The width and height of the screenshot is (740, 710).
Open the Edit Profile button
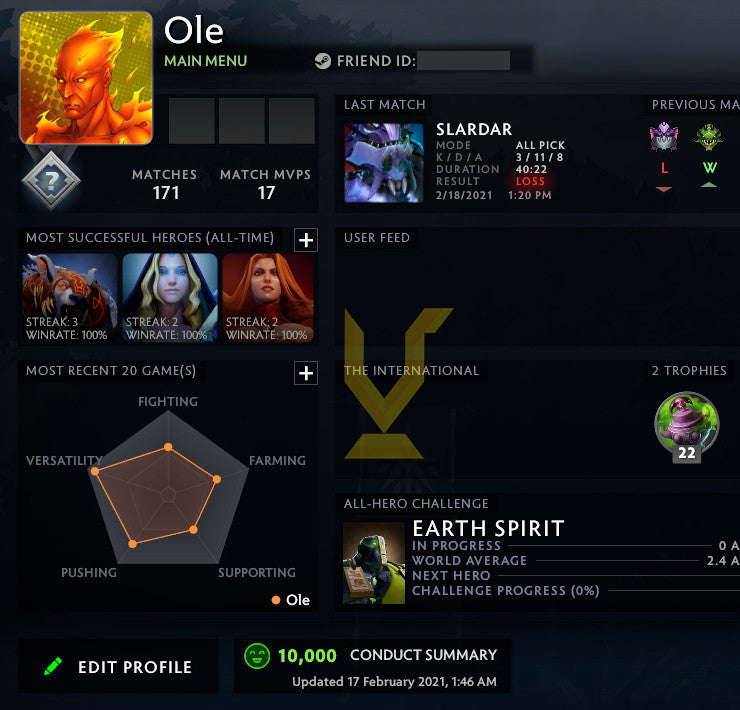pyautogui.click(x=118, y=667)
